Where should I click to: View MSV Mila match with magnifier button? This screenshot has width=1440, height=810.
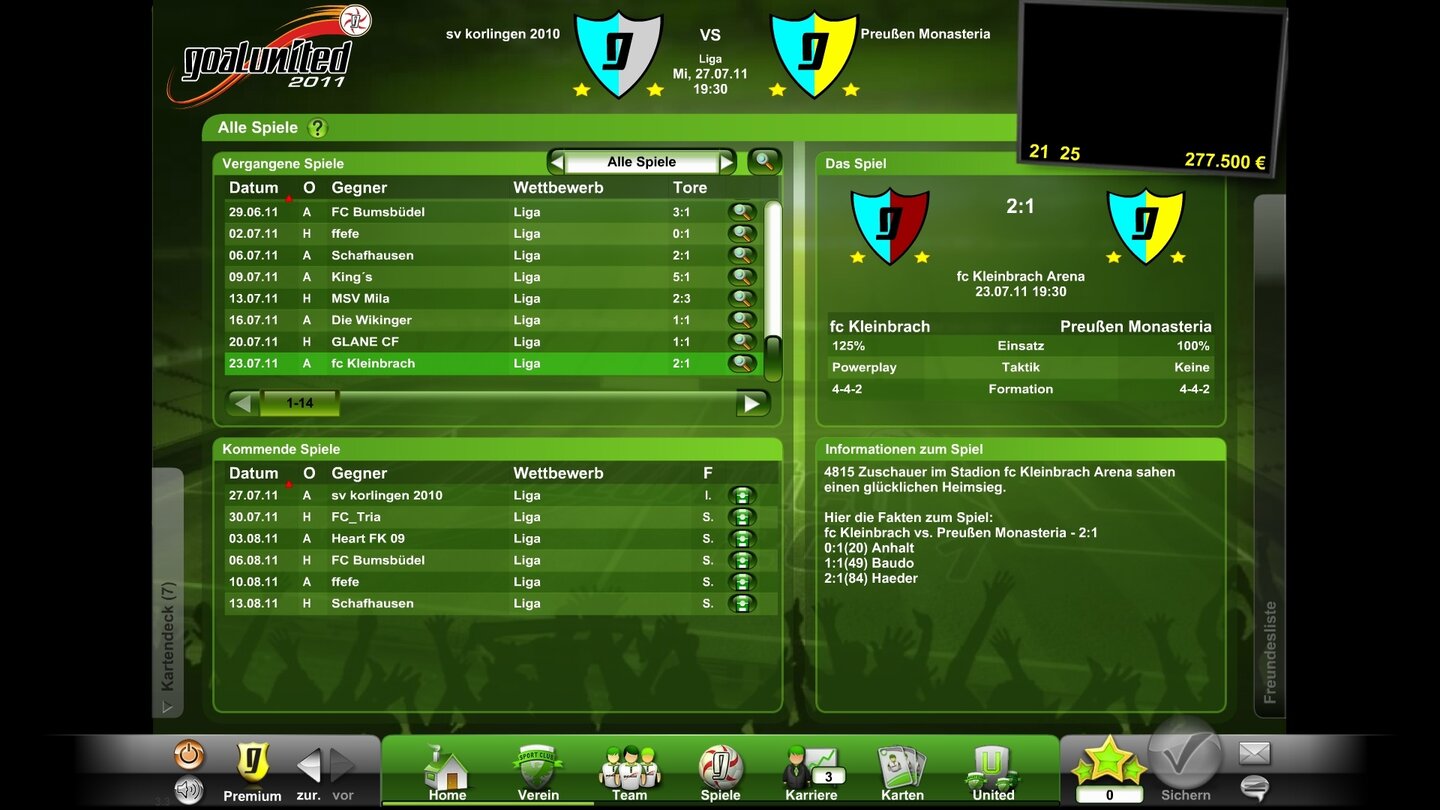(x=739, y=298)
